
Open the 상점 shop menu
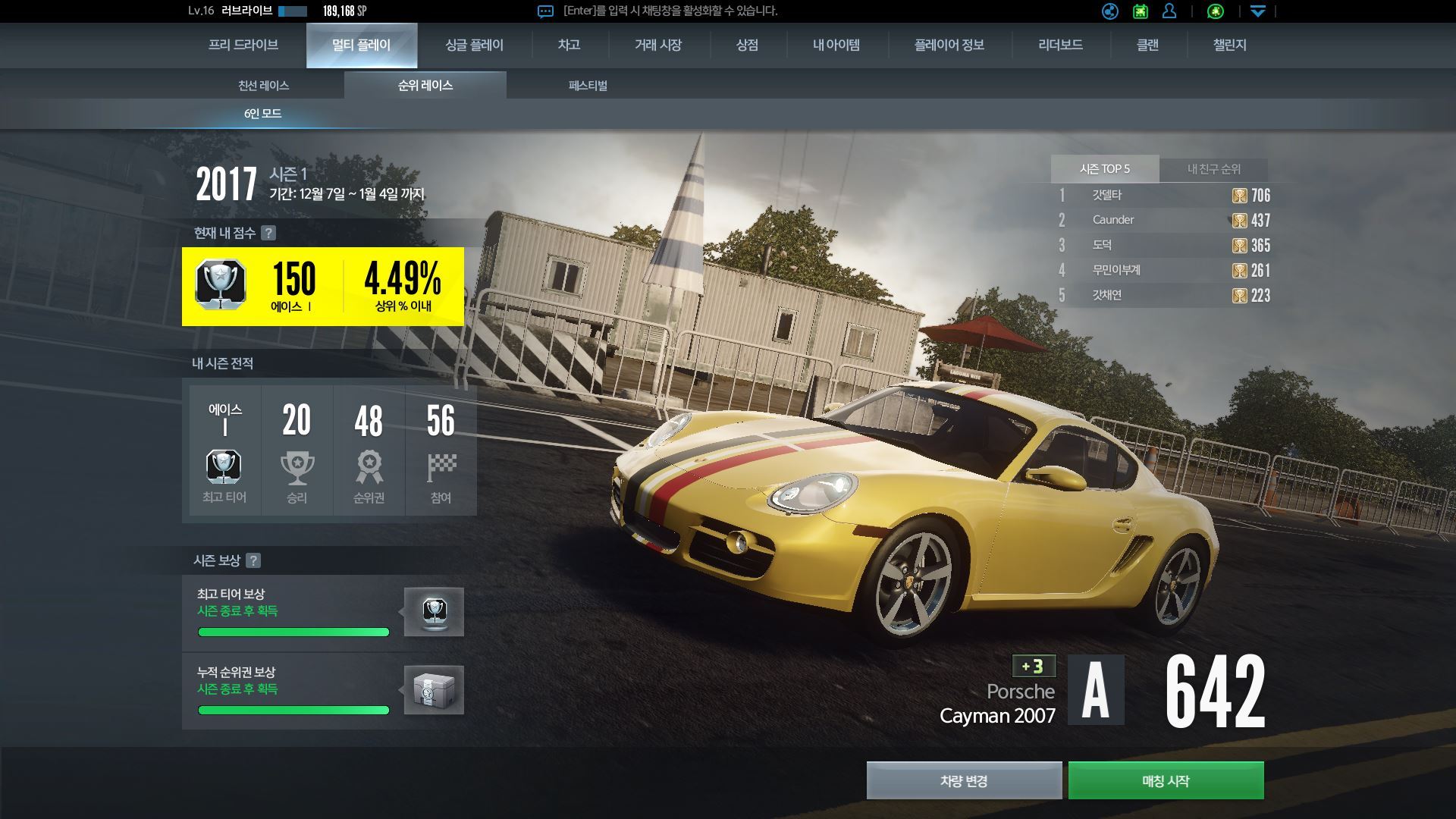pyautogui.click(x=747, y=45)
